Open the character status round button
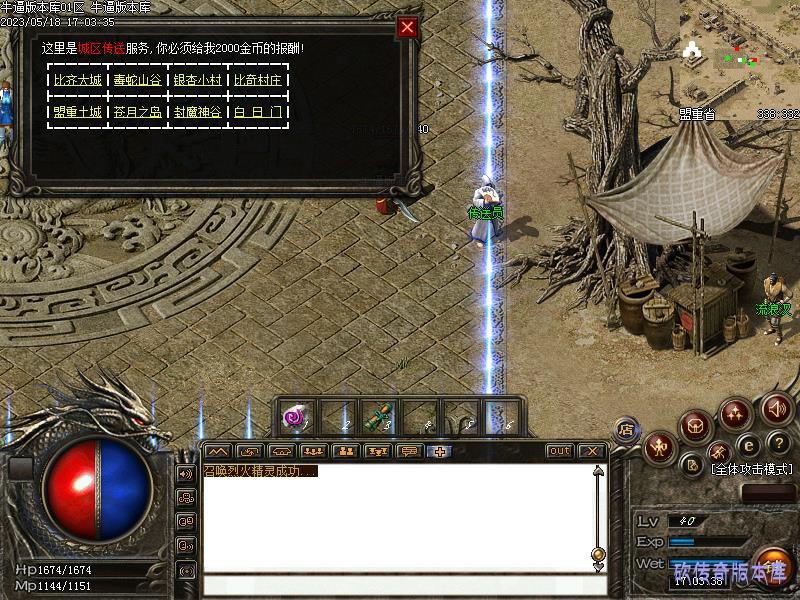Viewport: 800px width, 600px height. tap(659, 446)
